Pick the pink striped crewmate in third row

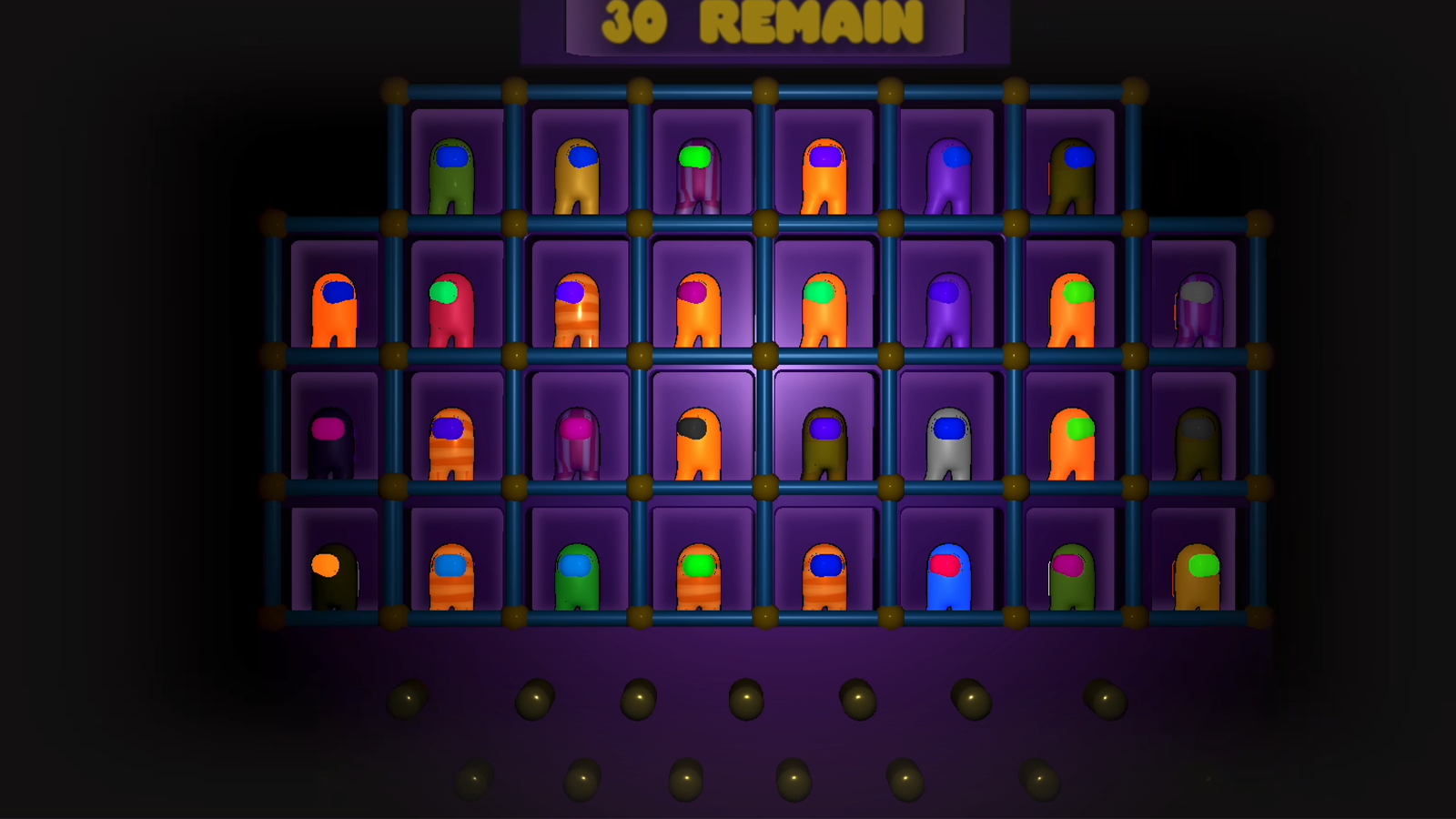pos(577,441)
